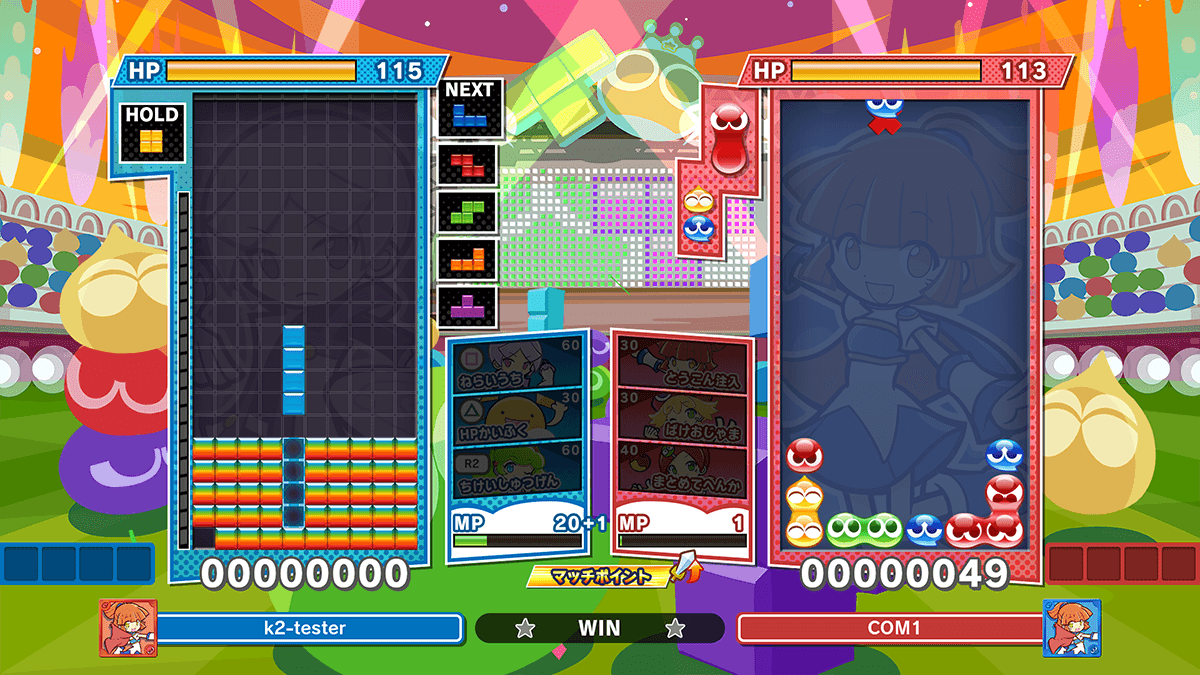Open k2-tester's character portrait

[x=127, y=628]
